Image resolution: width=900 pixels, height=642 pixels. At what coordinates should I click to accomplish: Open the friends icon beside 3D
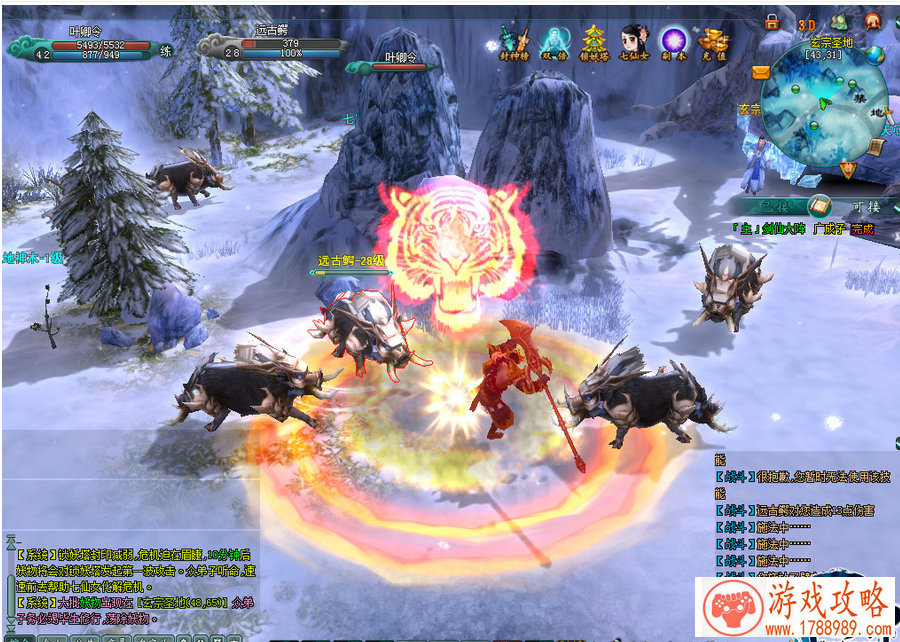(x=840, y=22)
